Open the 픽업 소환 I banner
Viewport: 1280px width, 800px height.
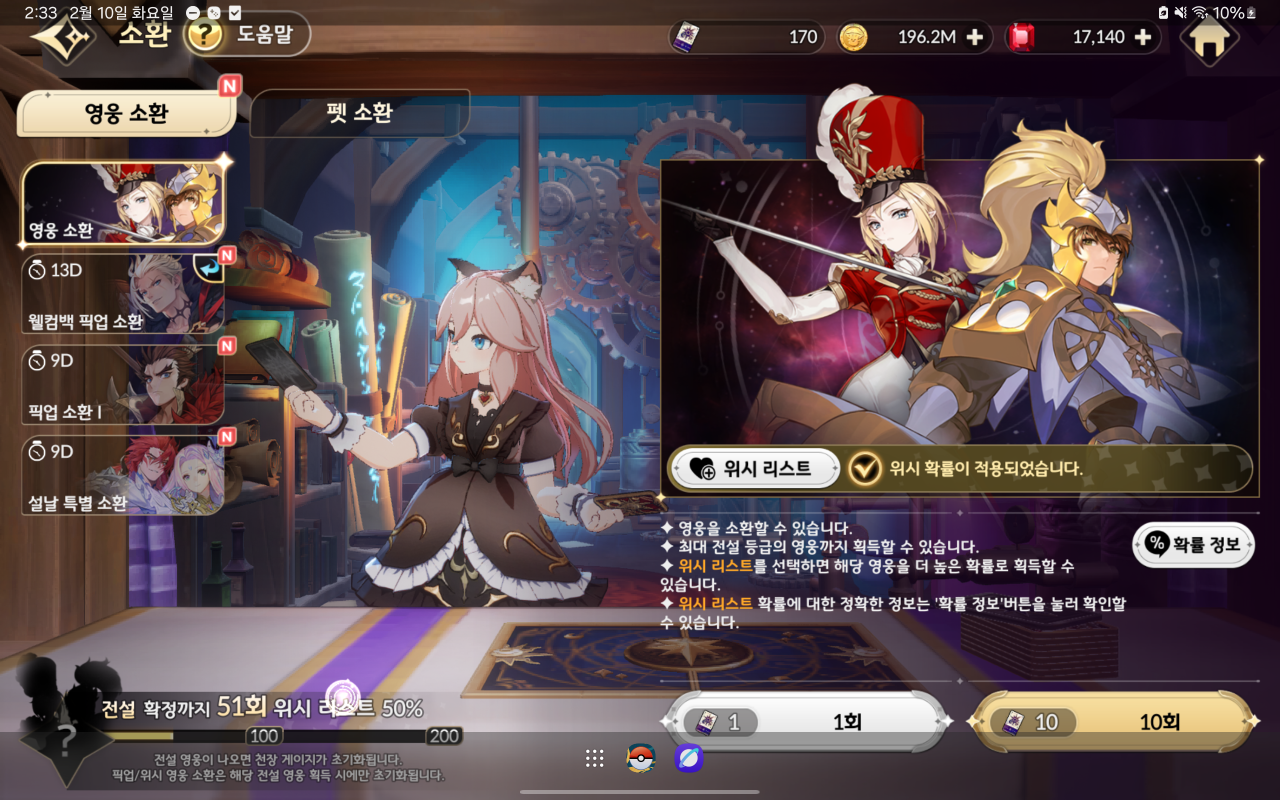coord(126,384)
